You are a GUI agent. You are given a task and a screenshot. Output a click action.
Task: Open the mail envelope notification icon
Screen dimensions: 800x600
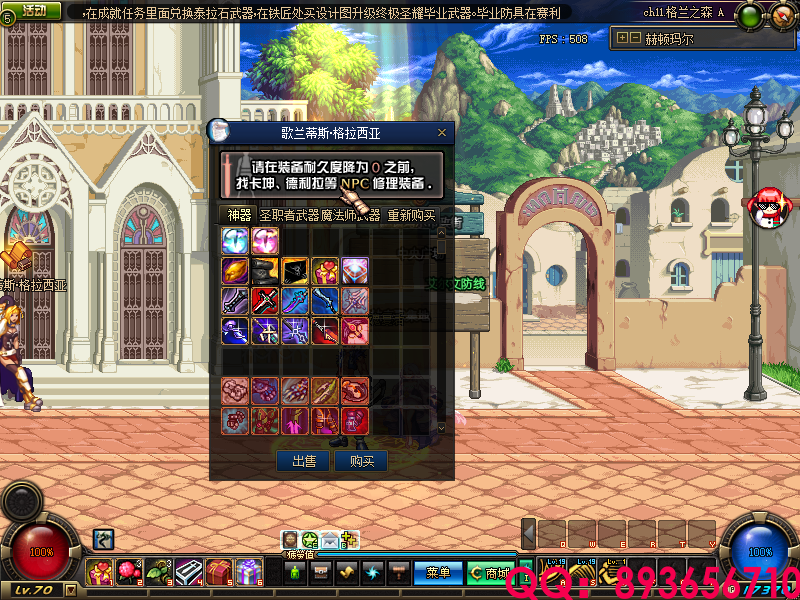tap(329, 541)
